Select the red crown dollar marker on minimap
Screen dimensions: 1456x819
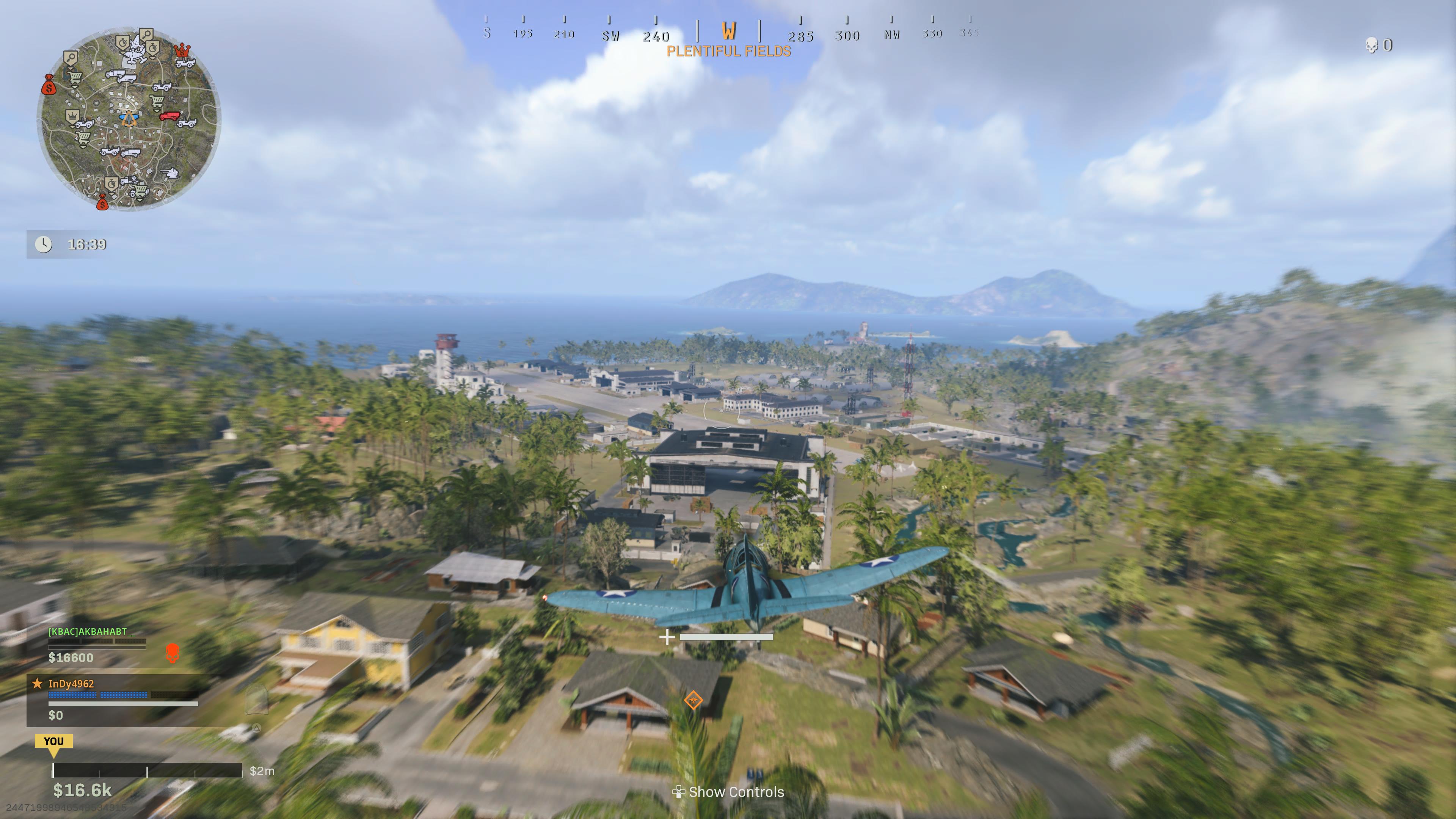pyautogui.click(x=182, y=51)
